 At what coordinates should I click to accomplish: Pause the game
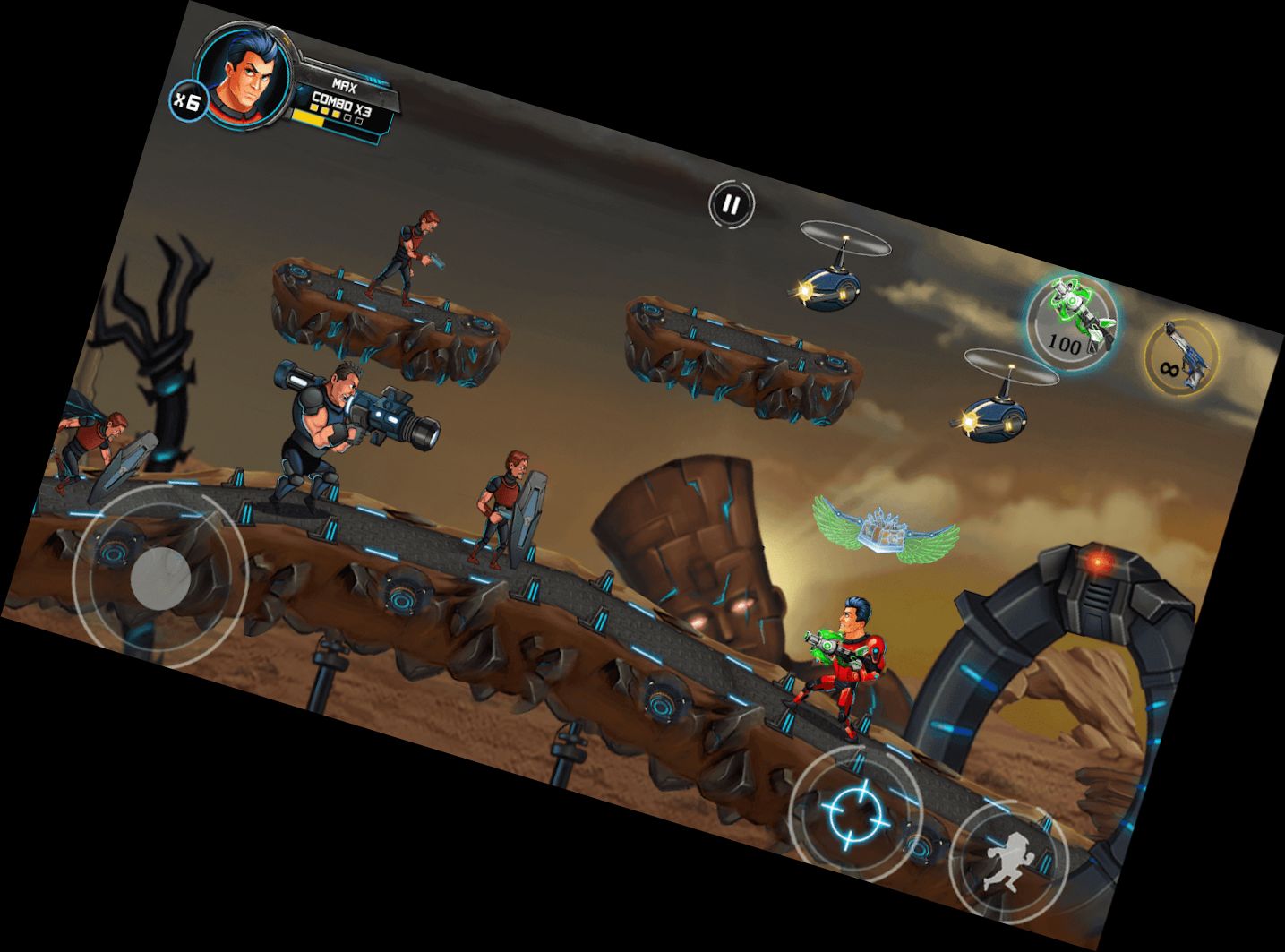tap(732, 205)
